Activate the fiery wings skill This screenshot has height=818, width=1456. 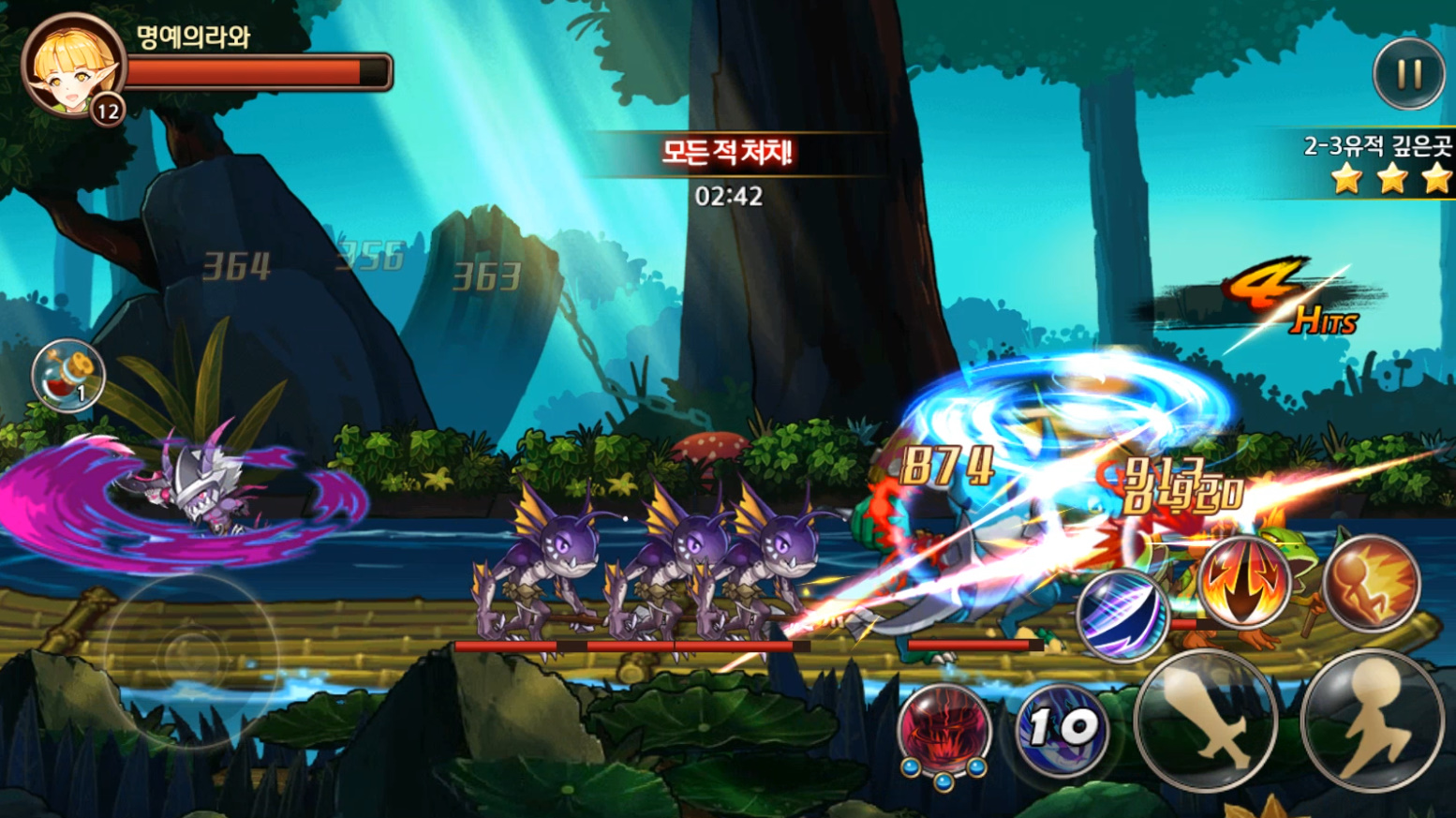coord(1243,581)
